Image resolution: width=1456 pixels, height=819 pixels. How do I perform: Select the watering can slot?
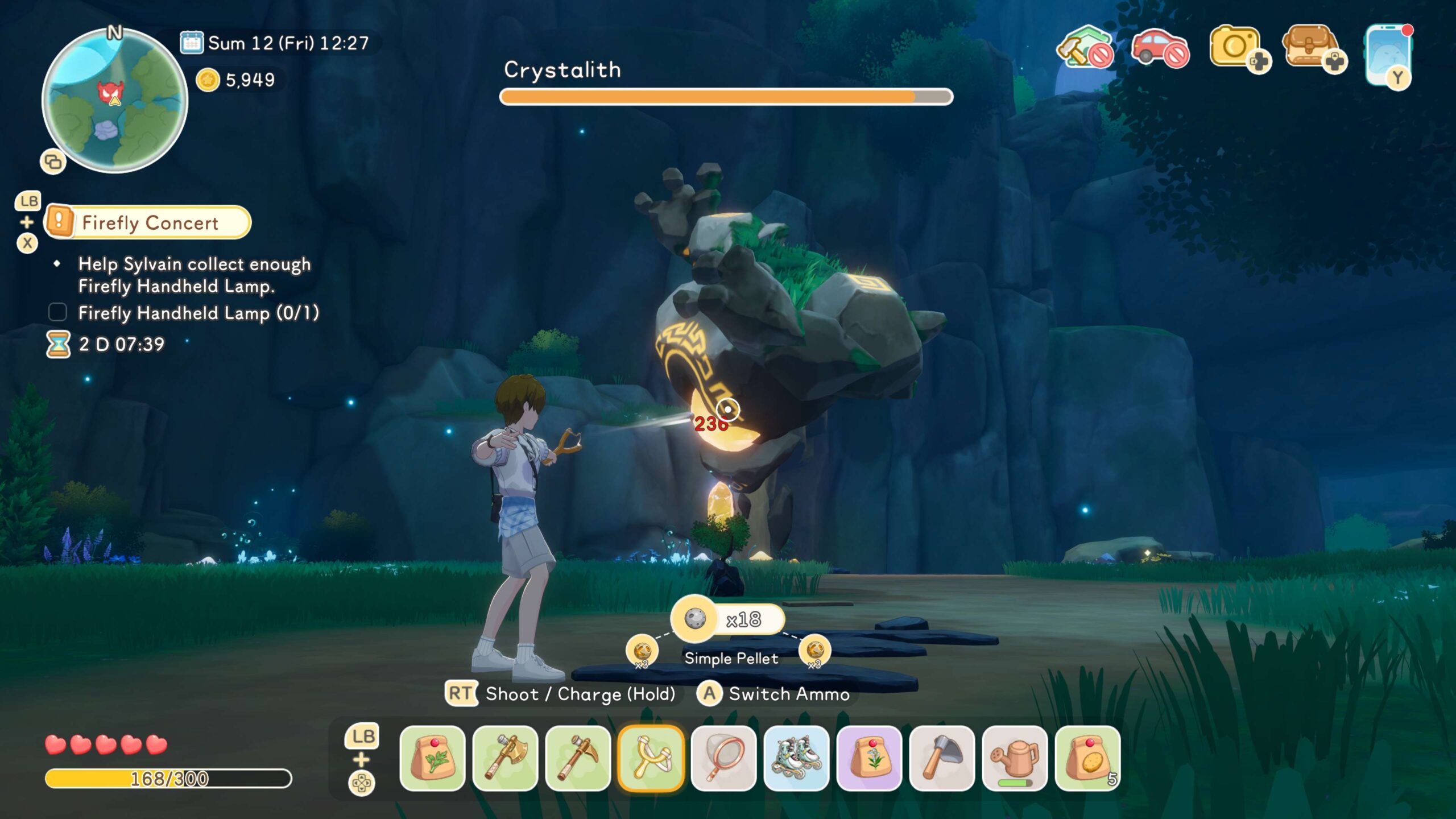tap(1015, 758)
